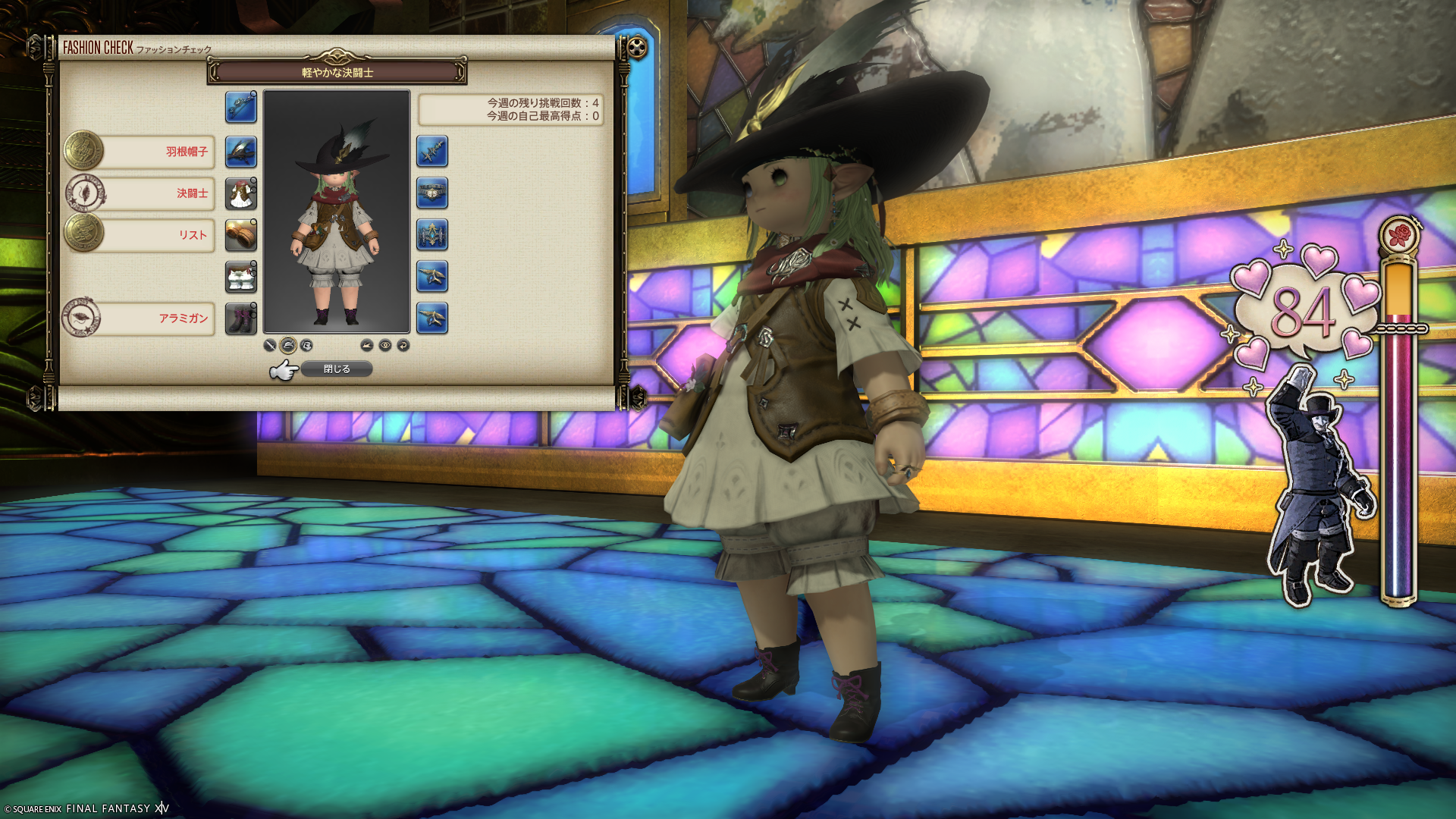1456x819 pixels.
Task: Click the 決闘士 theme entry
Action: 159,193
